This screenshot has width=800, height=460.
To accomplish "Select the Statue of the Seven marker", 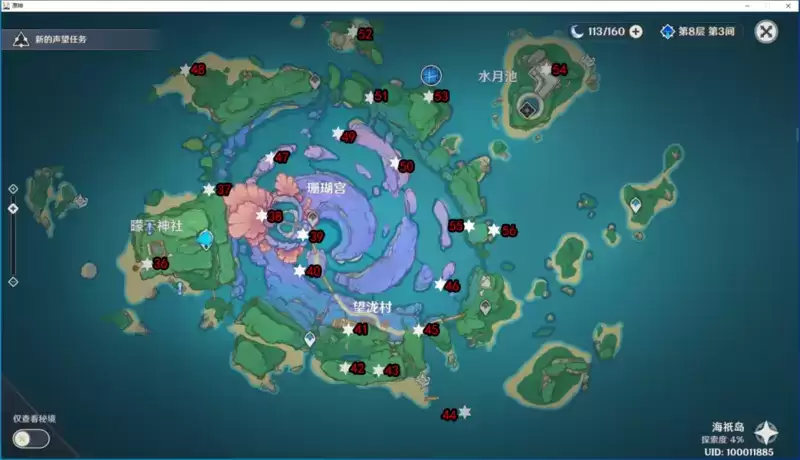I will pos(206,238).
